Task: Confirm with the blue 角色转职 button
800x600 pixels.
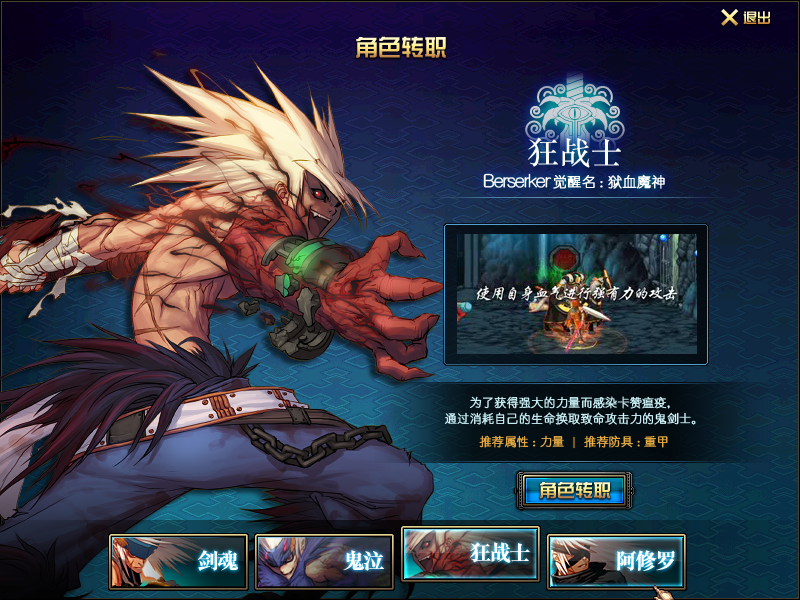Action: coord(575,490)
